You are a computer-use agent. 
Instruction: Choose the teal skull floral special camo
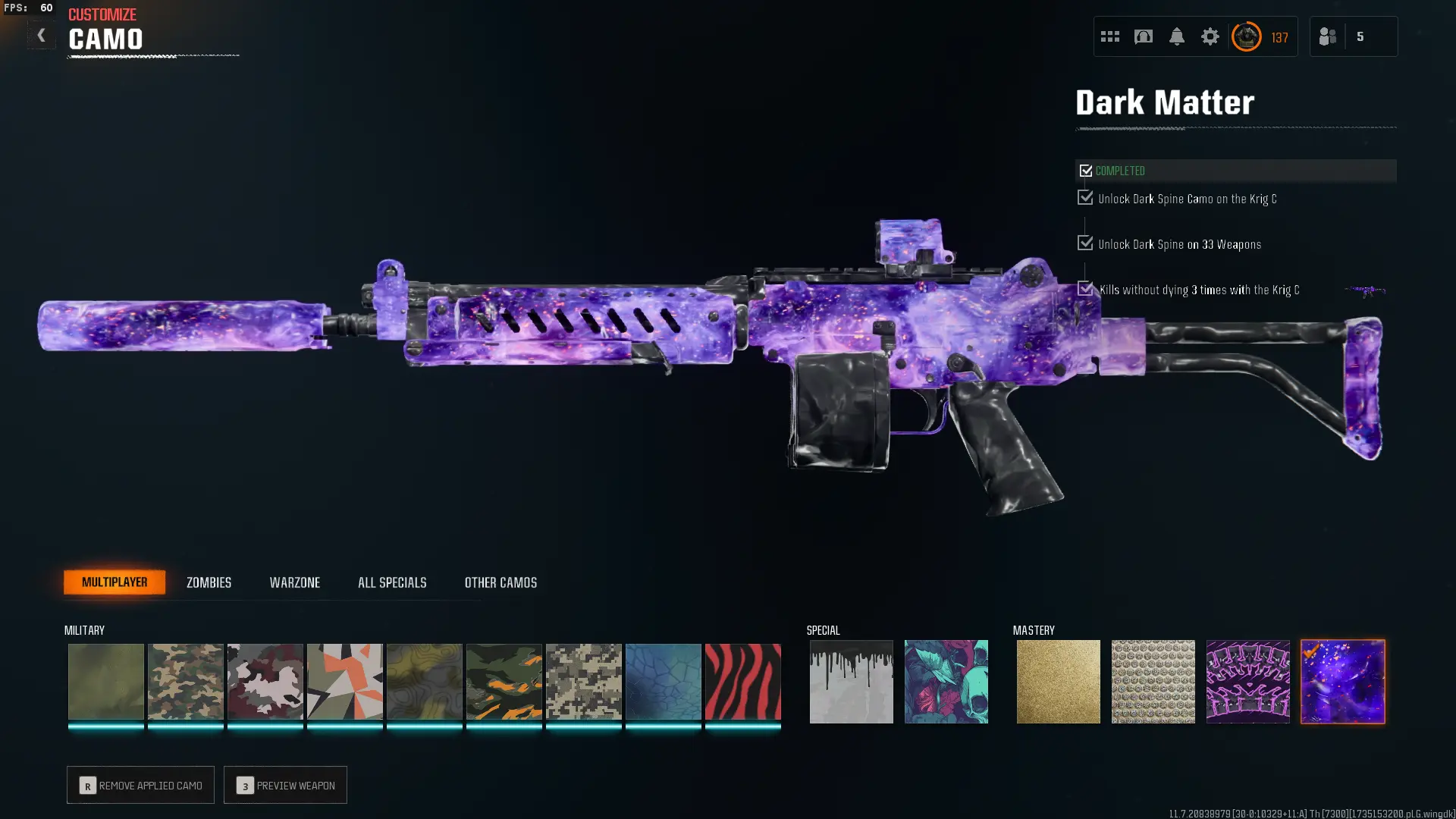946,681
